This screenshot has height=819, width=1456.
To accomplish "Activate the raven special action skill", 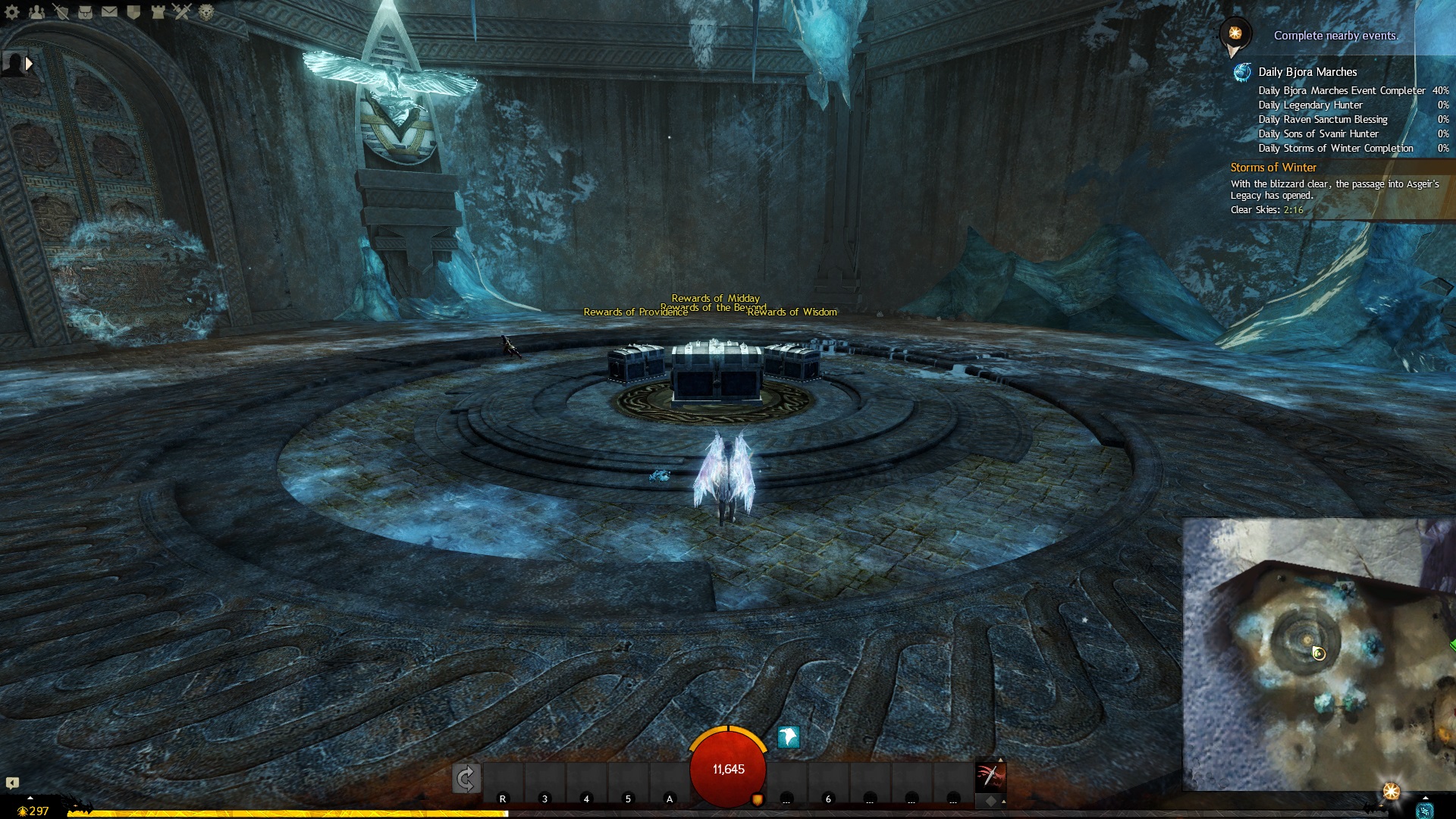I will pyautogui.click(x=789, y=736).
